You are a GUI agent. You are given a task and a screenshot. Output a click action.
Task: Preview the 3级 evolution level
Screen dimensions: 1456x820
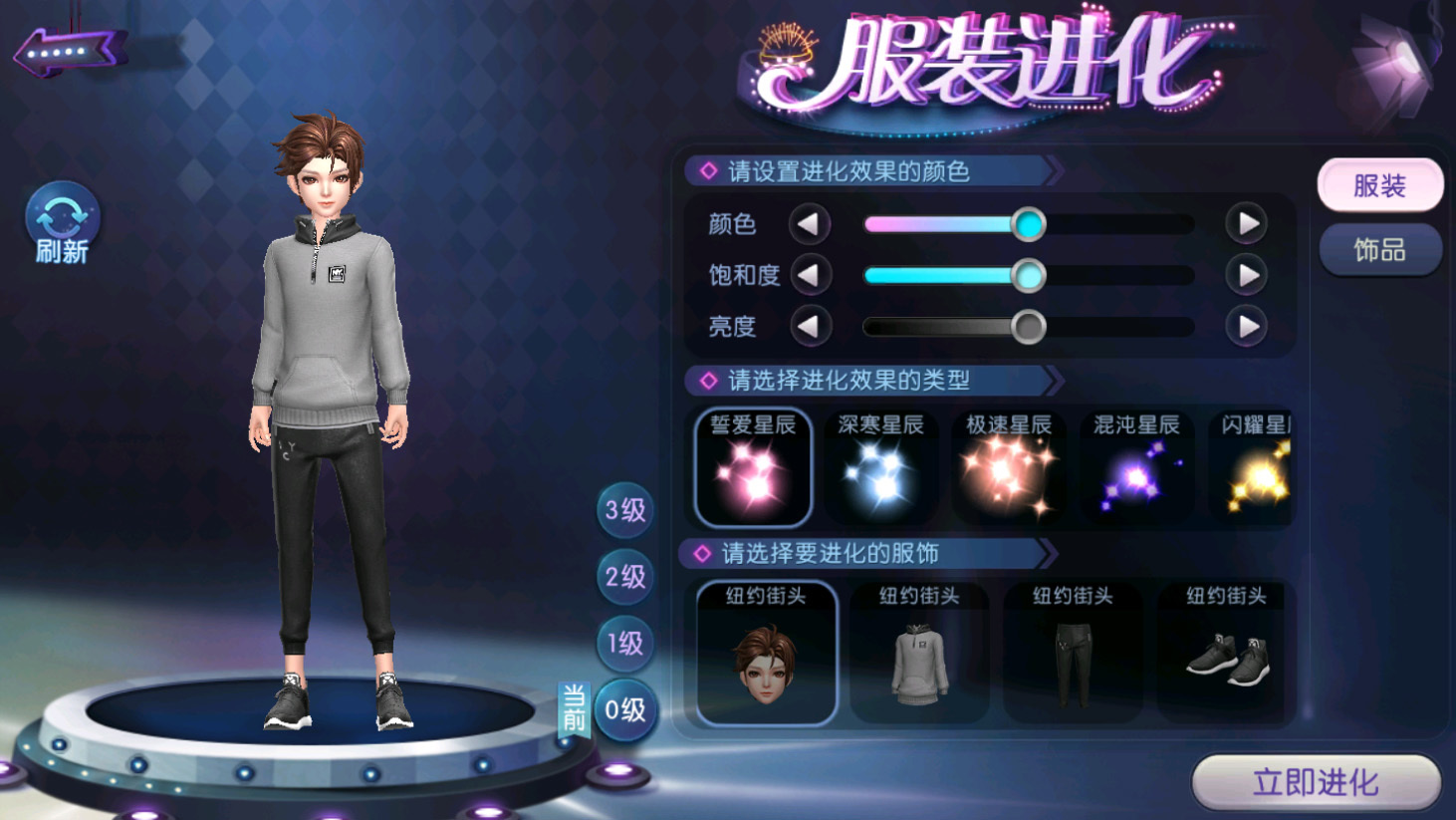(625, 511)
